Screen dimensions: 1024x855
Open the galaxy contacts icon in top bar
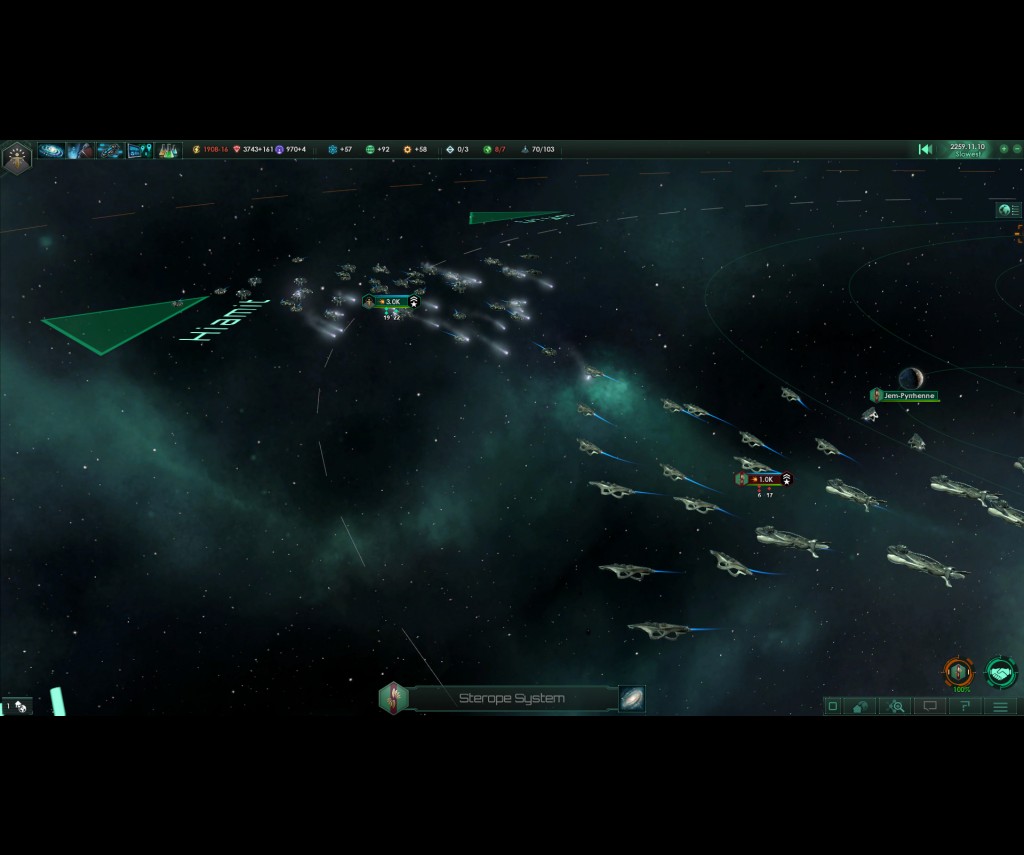tap(51, 150)
